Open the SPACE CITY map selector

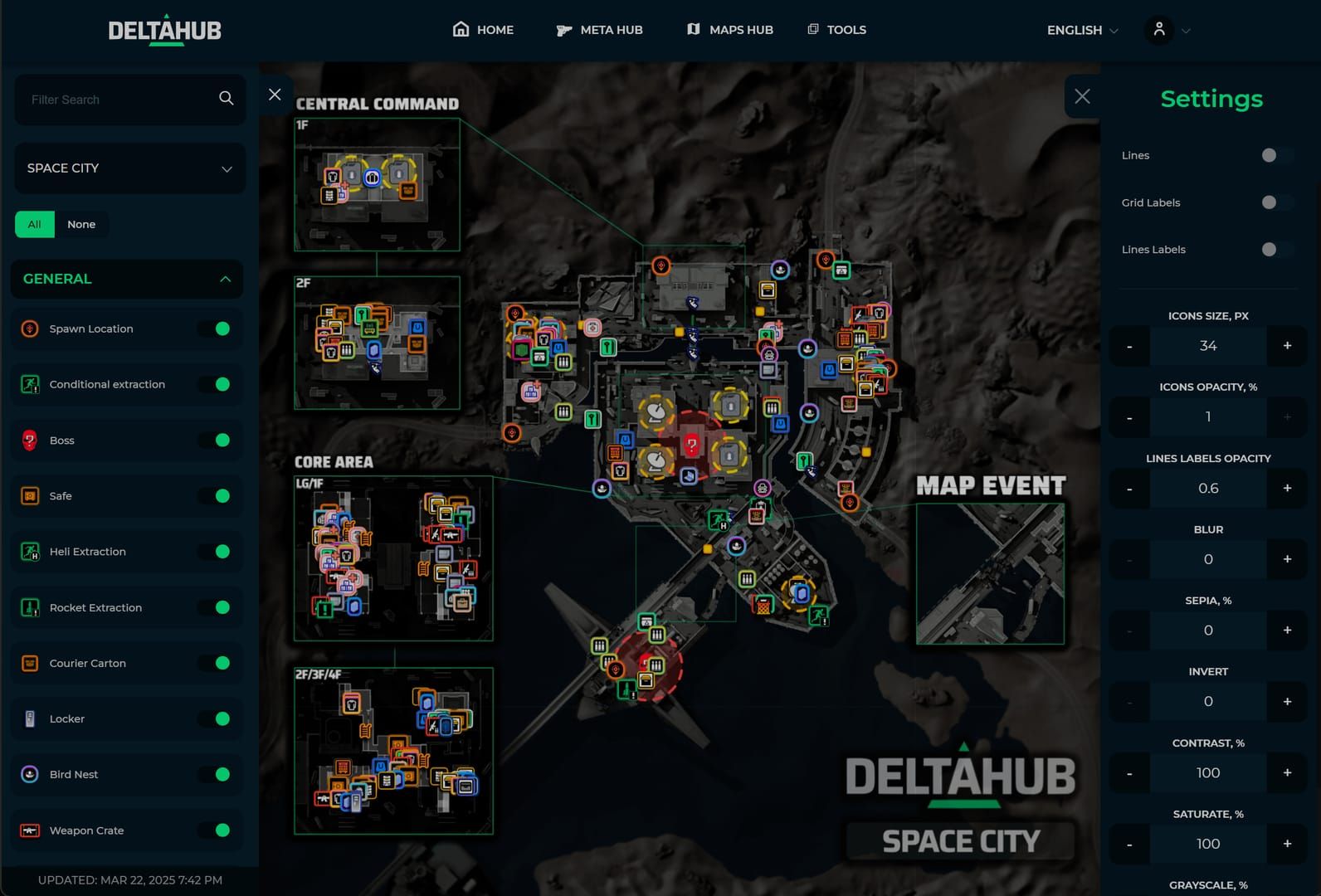(x=129, y=168)
